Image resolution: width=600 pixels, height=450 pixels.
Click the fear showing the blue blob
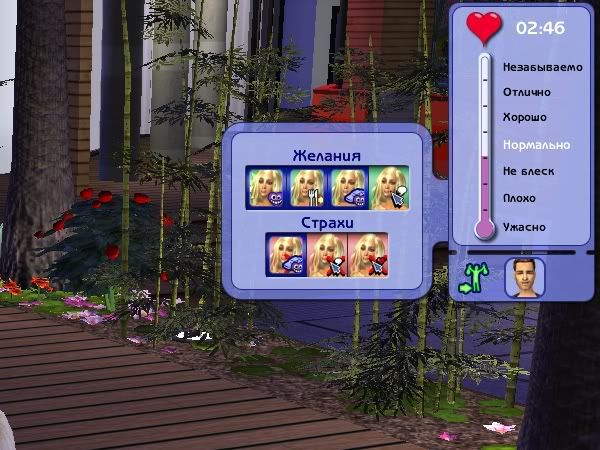point(286,254)
